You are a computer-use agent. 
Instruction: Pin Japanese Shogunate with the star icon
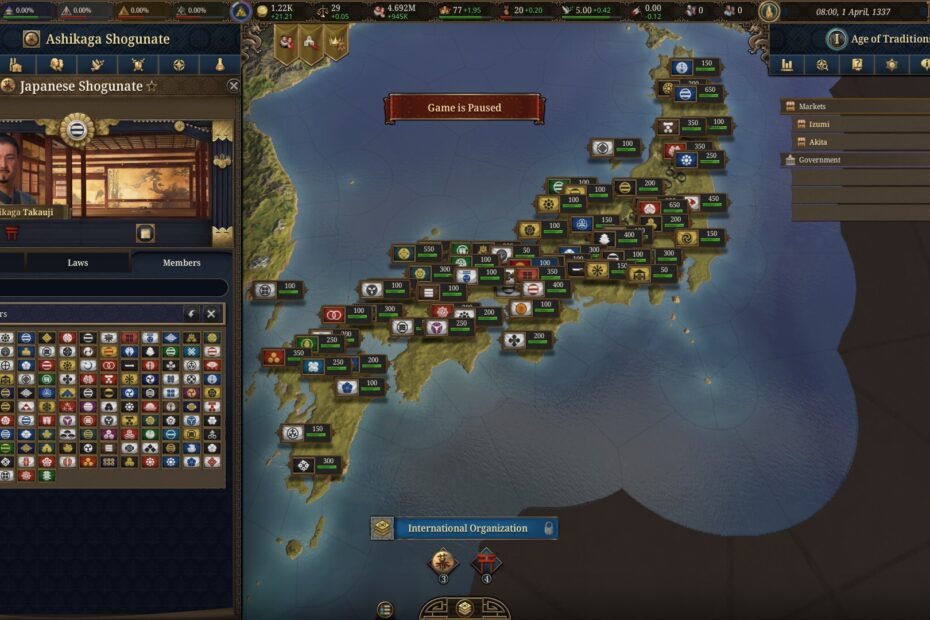coord(152,87)
